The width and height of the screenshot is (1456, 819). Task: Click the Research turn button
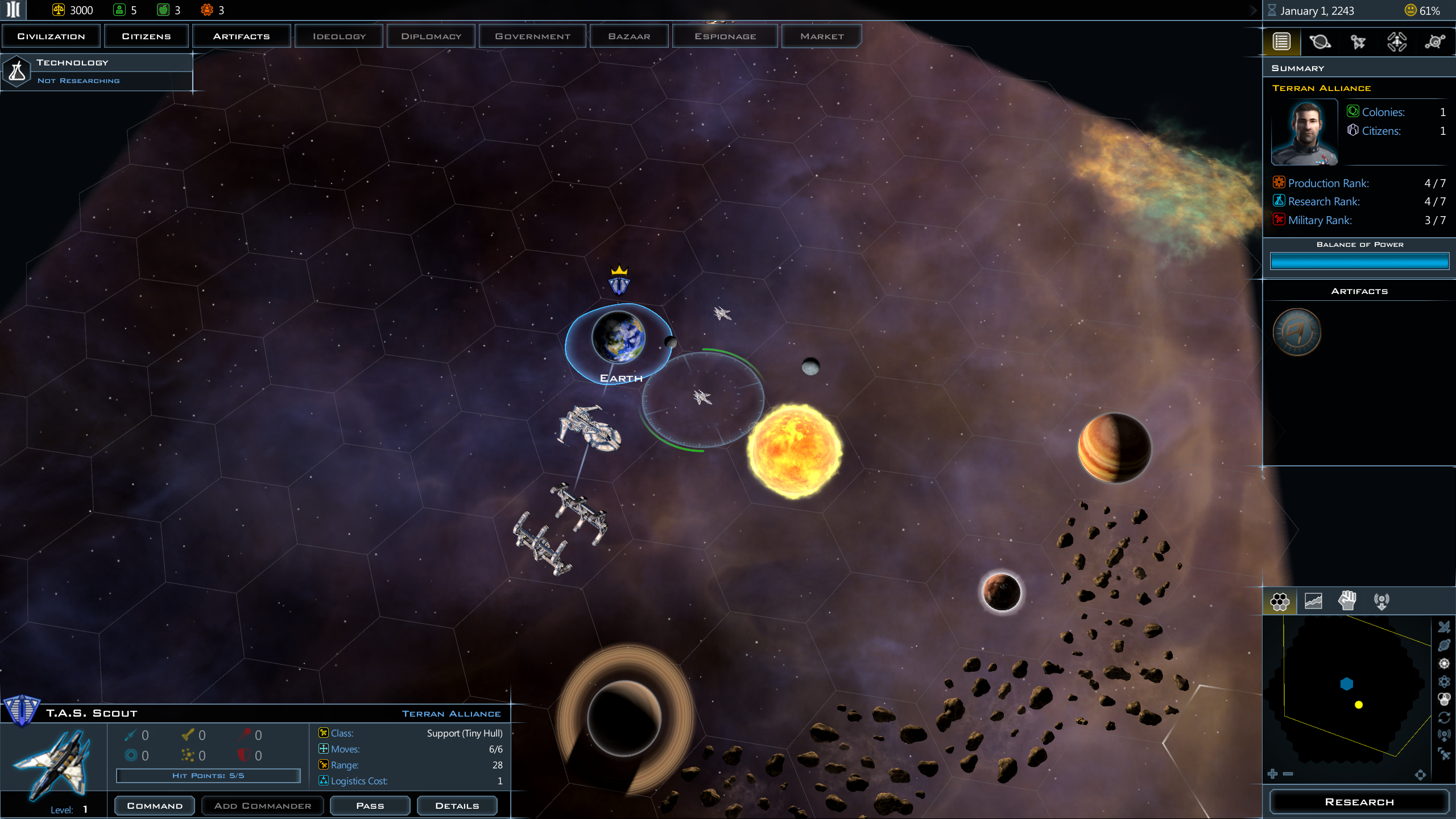pyautogui.click(x=1359, y=802)
